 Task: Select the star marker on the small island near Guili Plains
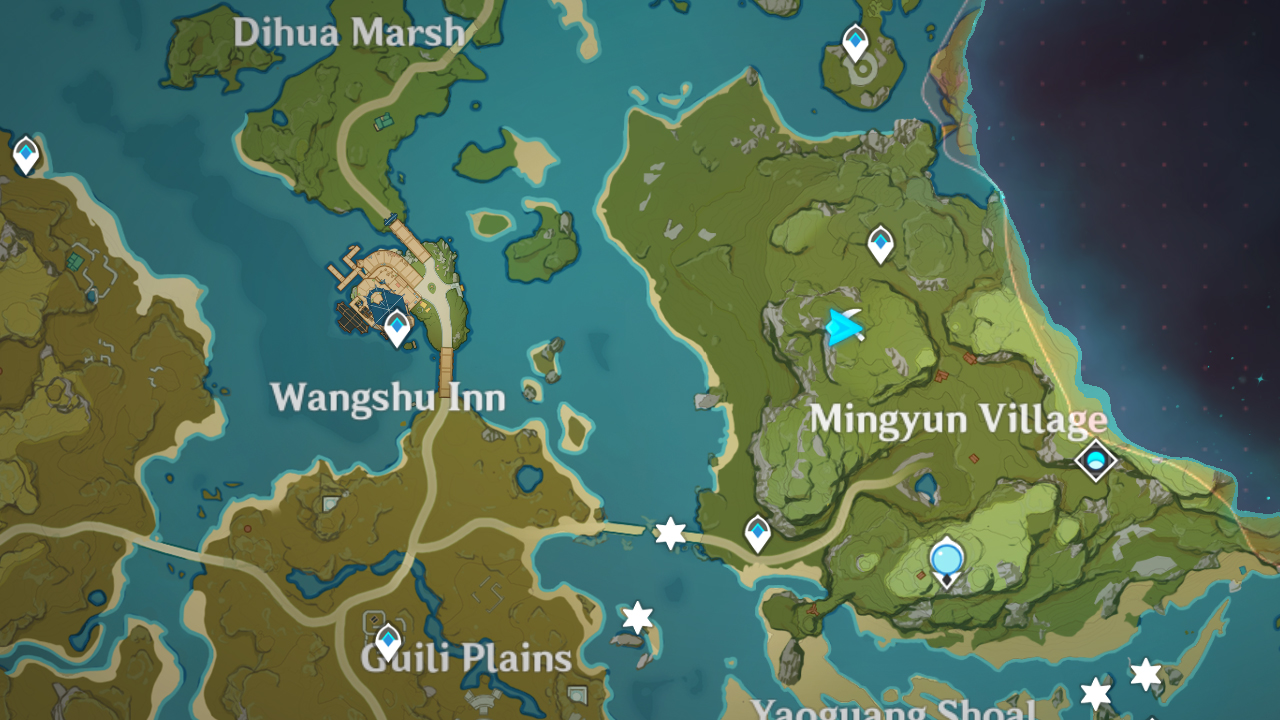pyautogui.click(x=635, y=614)
